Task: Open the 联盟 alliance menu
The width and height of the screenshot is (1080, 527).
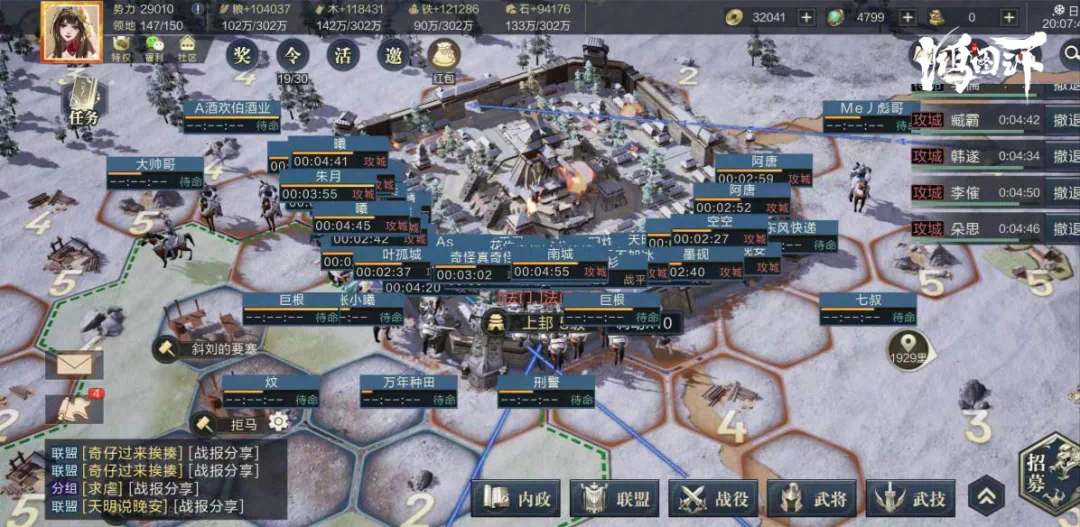Action: [615, 497]
